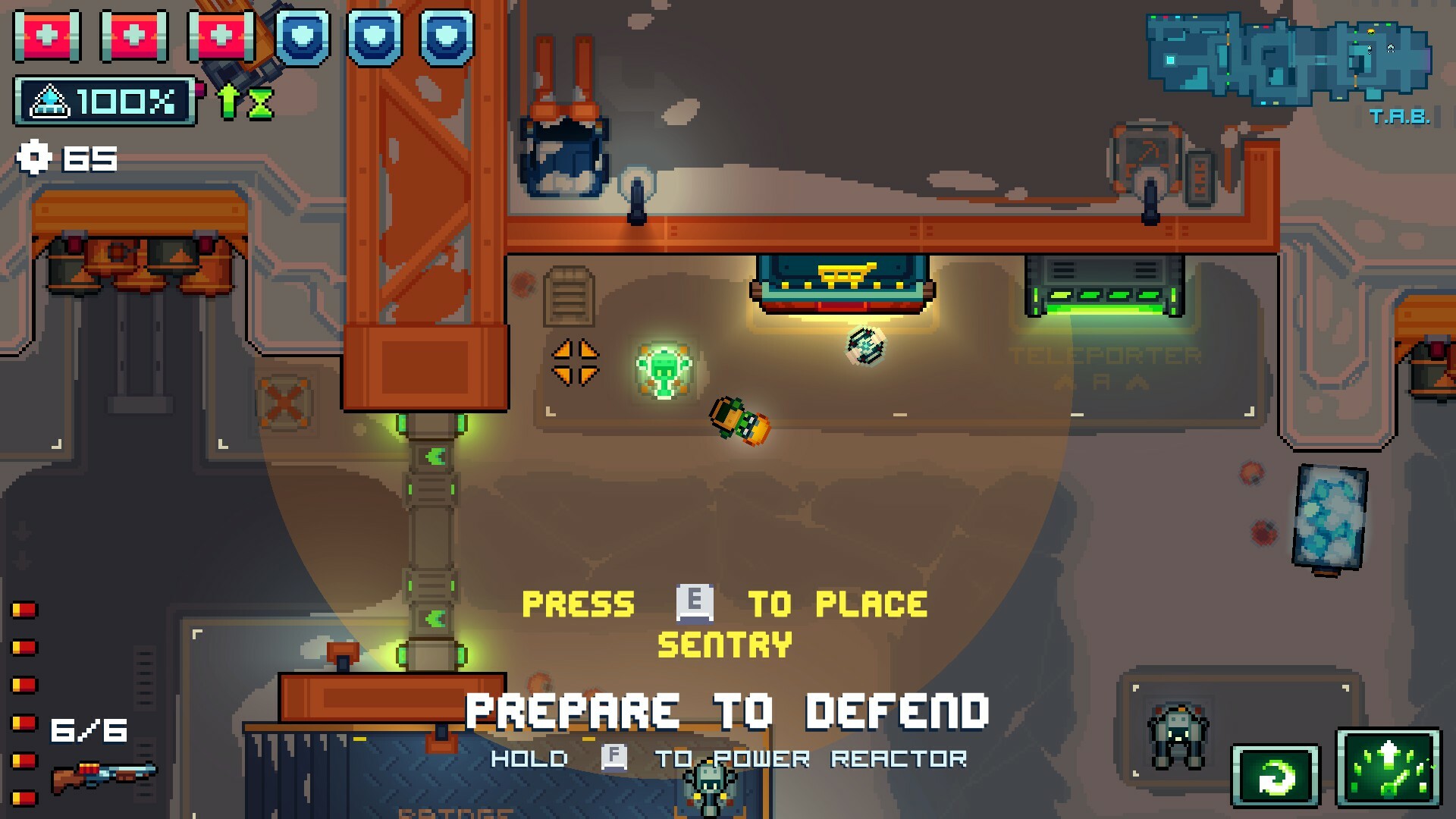Click the F key prompt to power the reactor
This screenshot has width=1456, height=819.
[614, 758]
